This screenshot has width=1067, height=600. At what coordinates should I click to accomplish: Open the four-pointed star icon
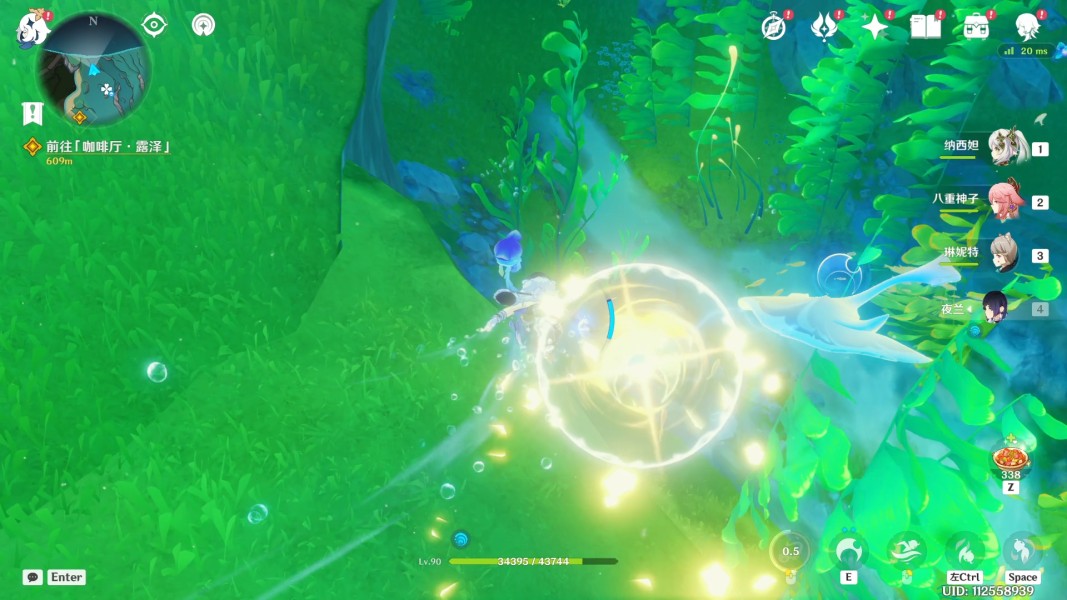click(x=874, y=27)
